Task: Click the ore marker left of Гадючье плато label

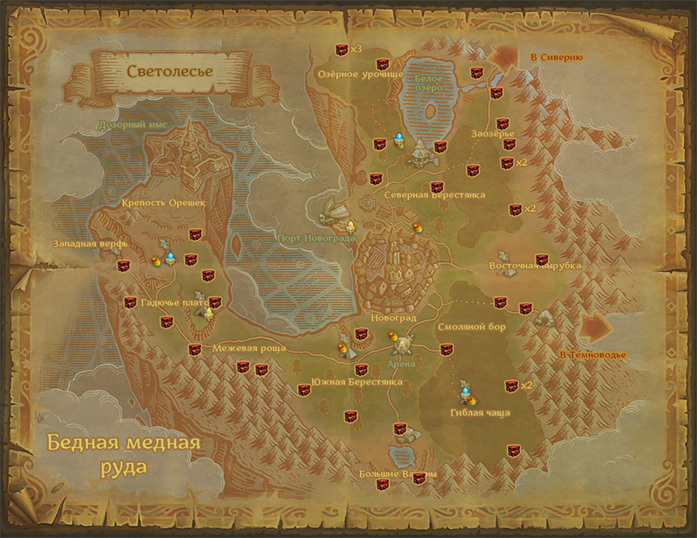Action: (x=130, y=302)
